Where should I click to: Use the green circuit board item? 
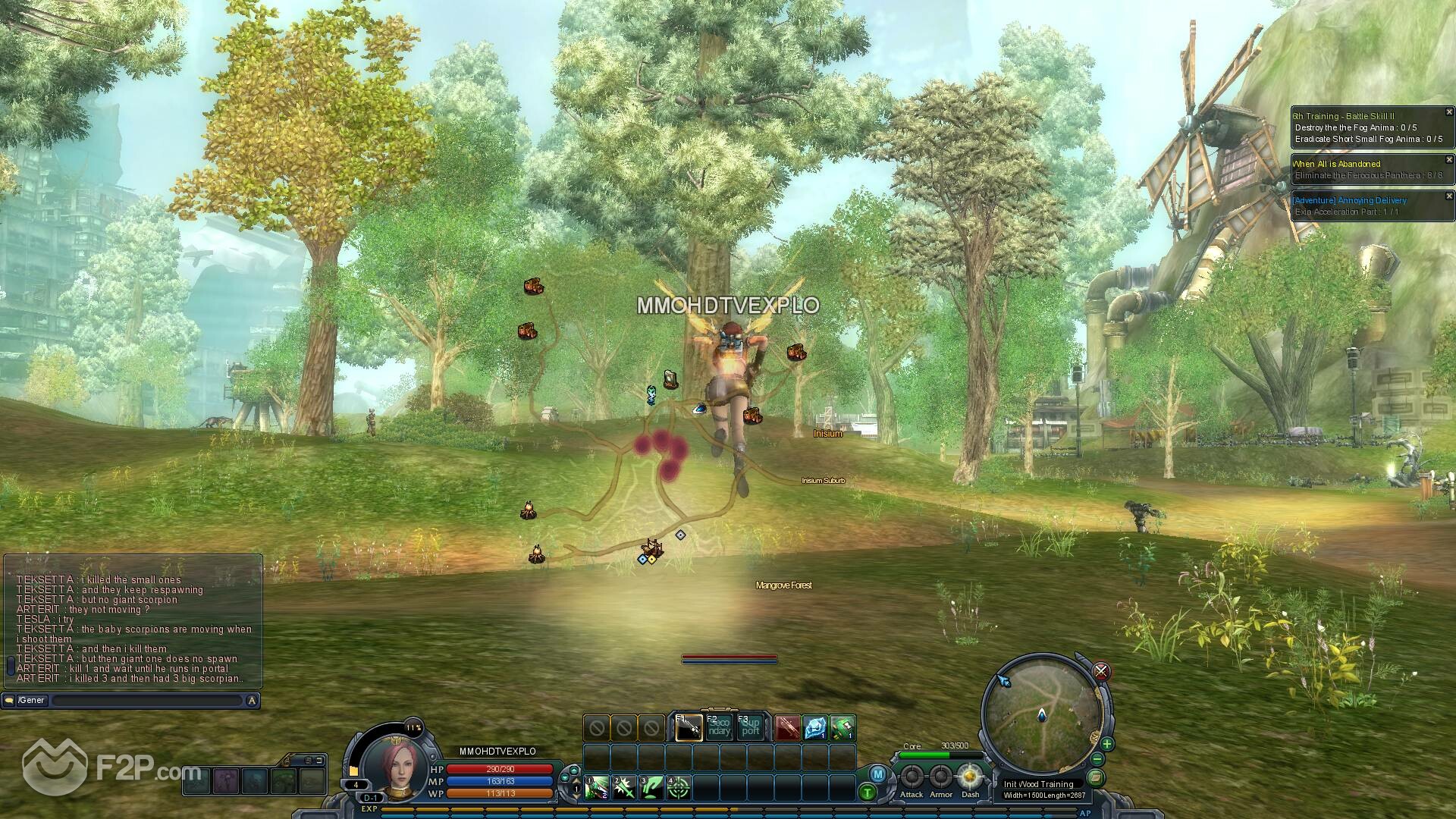843,728
